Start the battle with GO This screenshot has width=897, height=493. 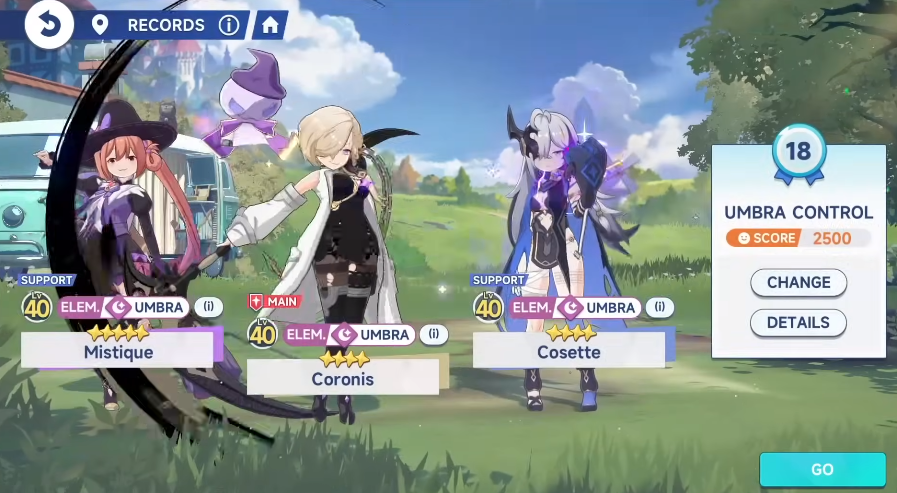click(x=822, y=469)
